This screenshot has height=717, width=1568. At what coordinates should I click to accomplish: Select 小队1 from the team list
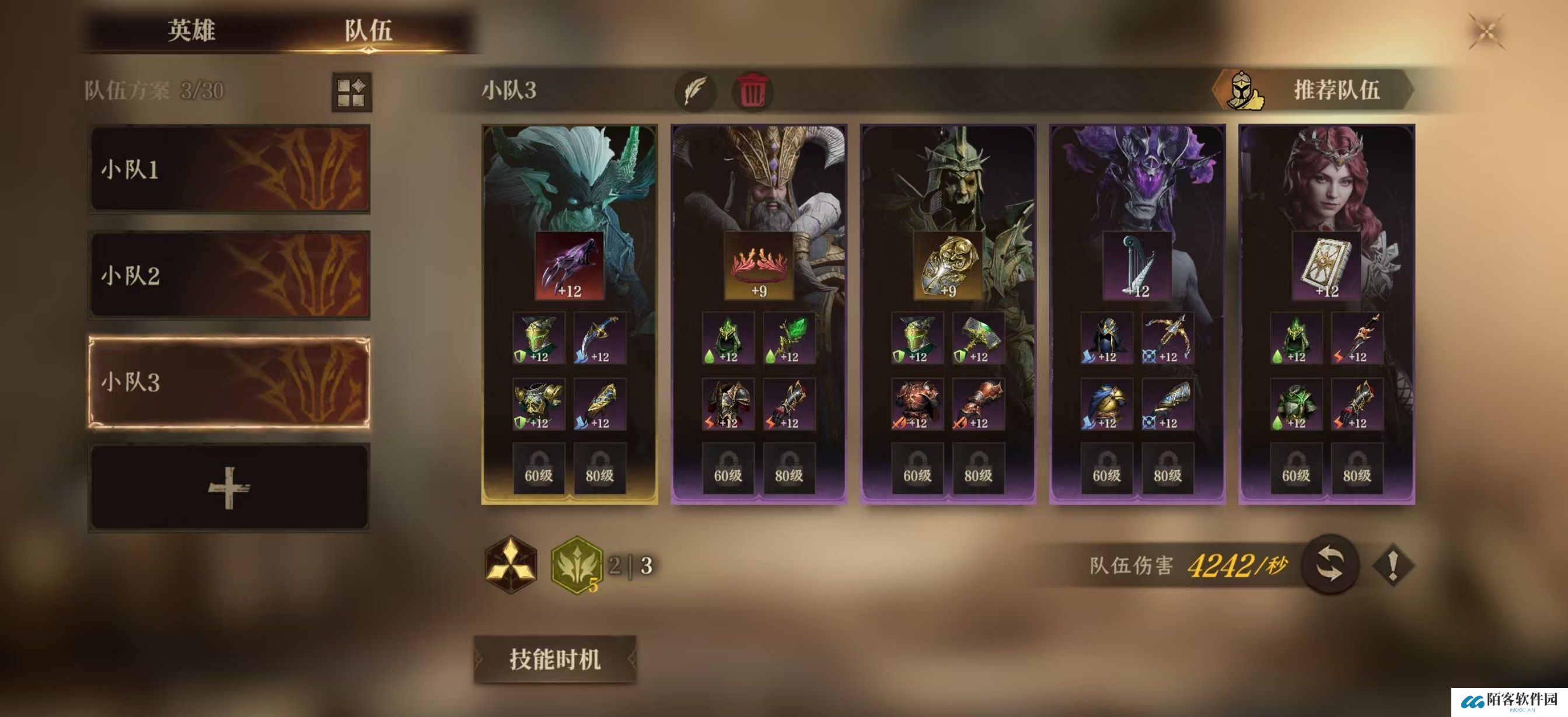pos(229,169)
